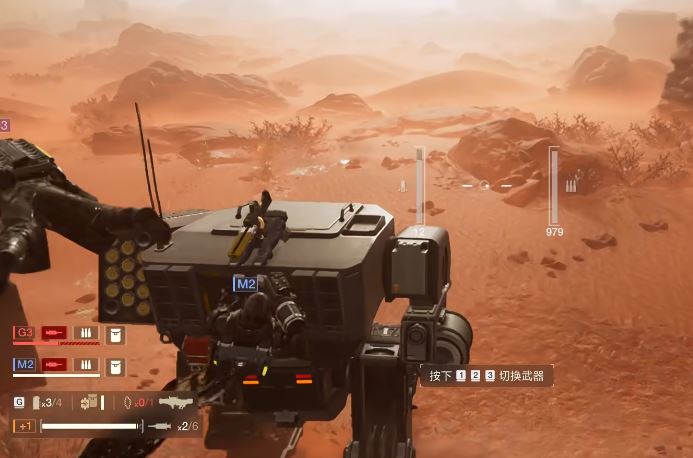Viewport: 693px width, 458px height.
Task: Click the red grenade outline icon
Action: point(127,402)
